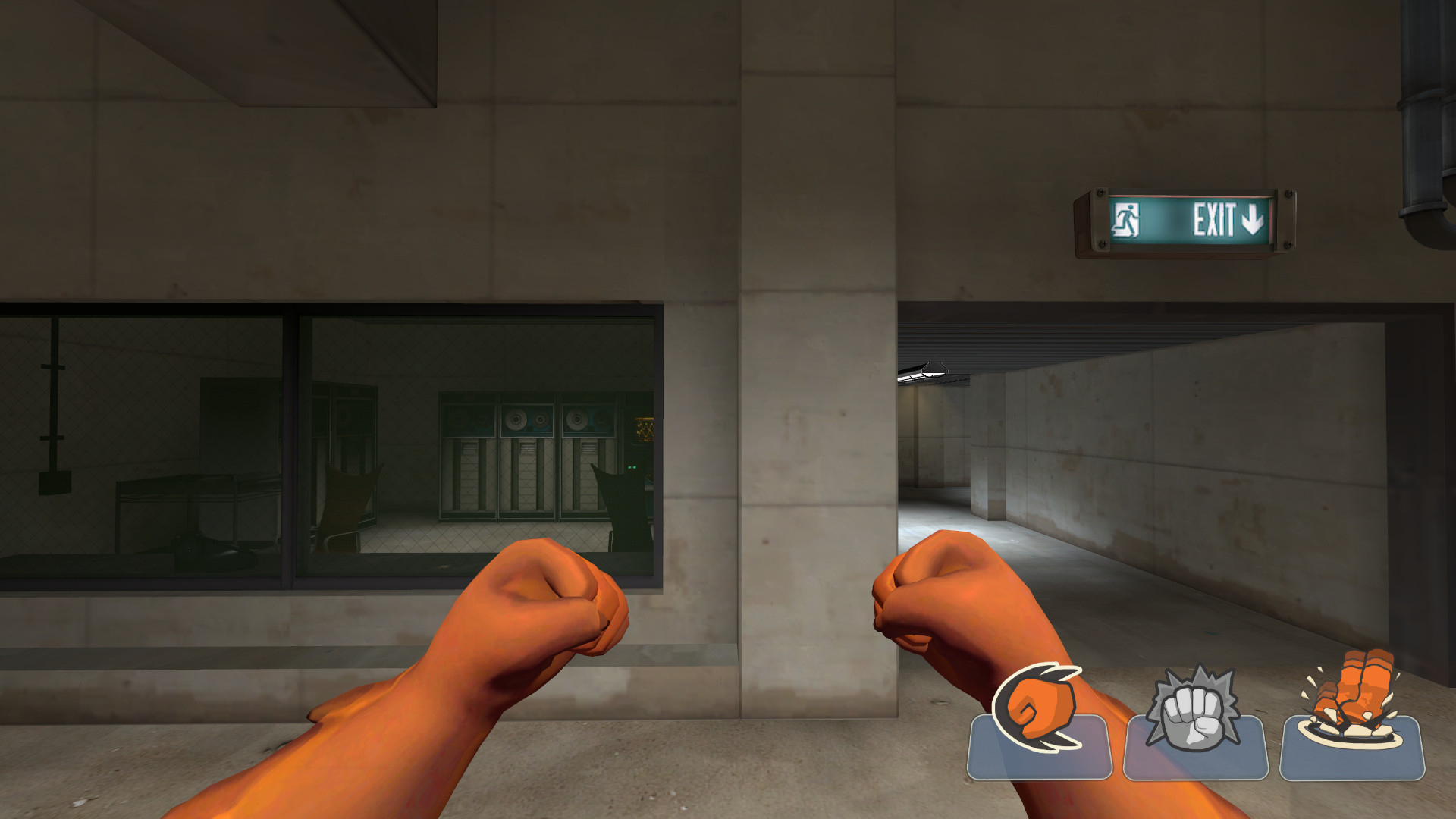Select the EXIT label text
The image size is (1456, 819).
1213,218
